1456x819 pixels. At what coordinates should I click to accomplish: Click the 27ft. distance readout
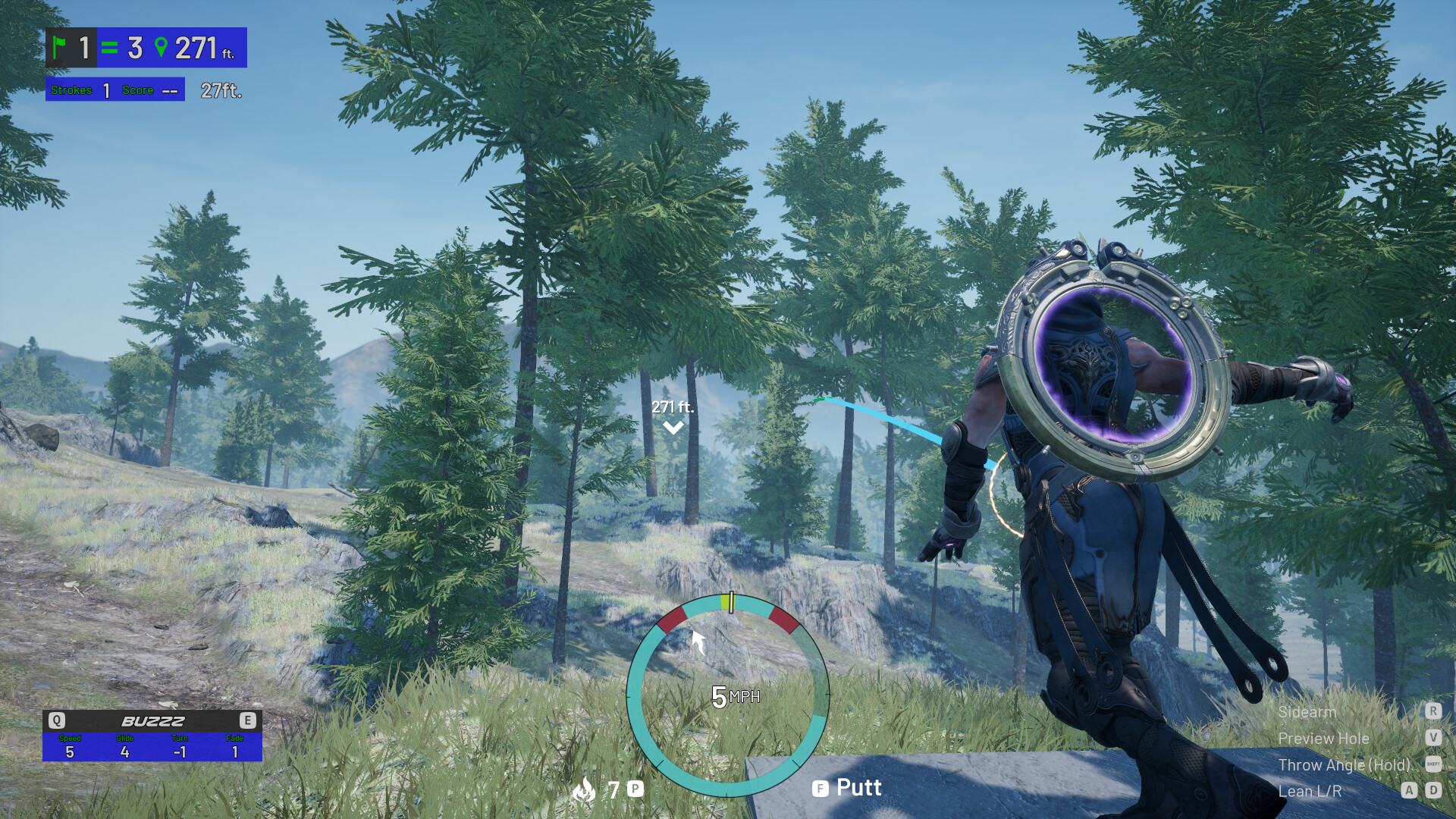pos(221,91)
